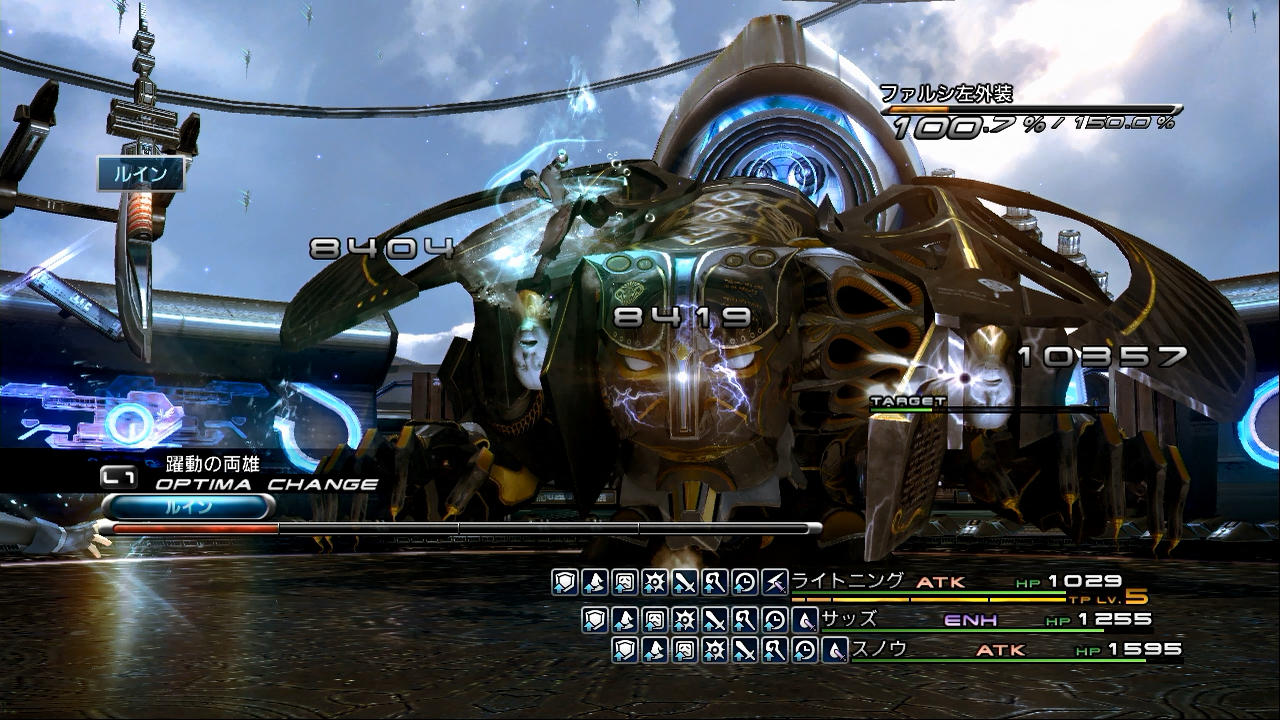Inspect Lightning's clock Haste status icon
The width and height of the screenshot is (1280, 720).
point(745,582)
